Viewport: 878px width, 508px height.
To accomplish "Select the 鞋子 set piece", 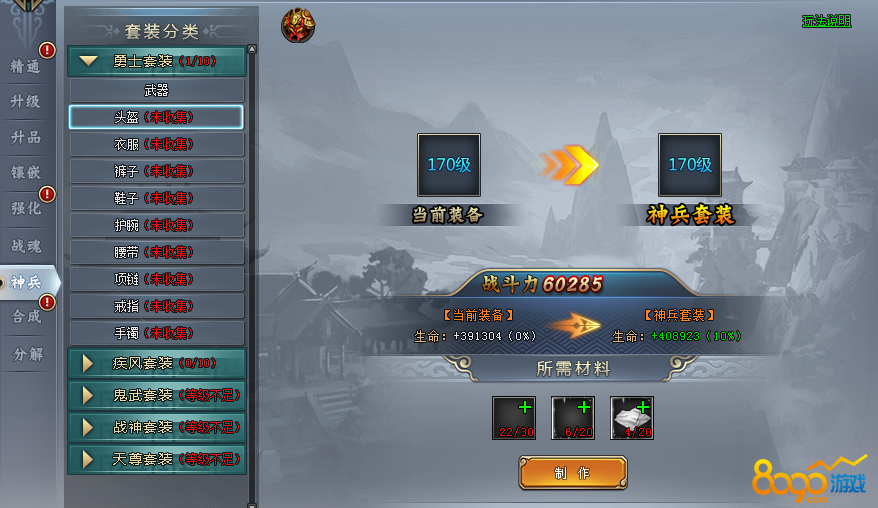I will tap(156, 198).
